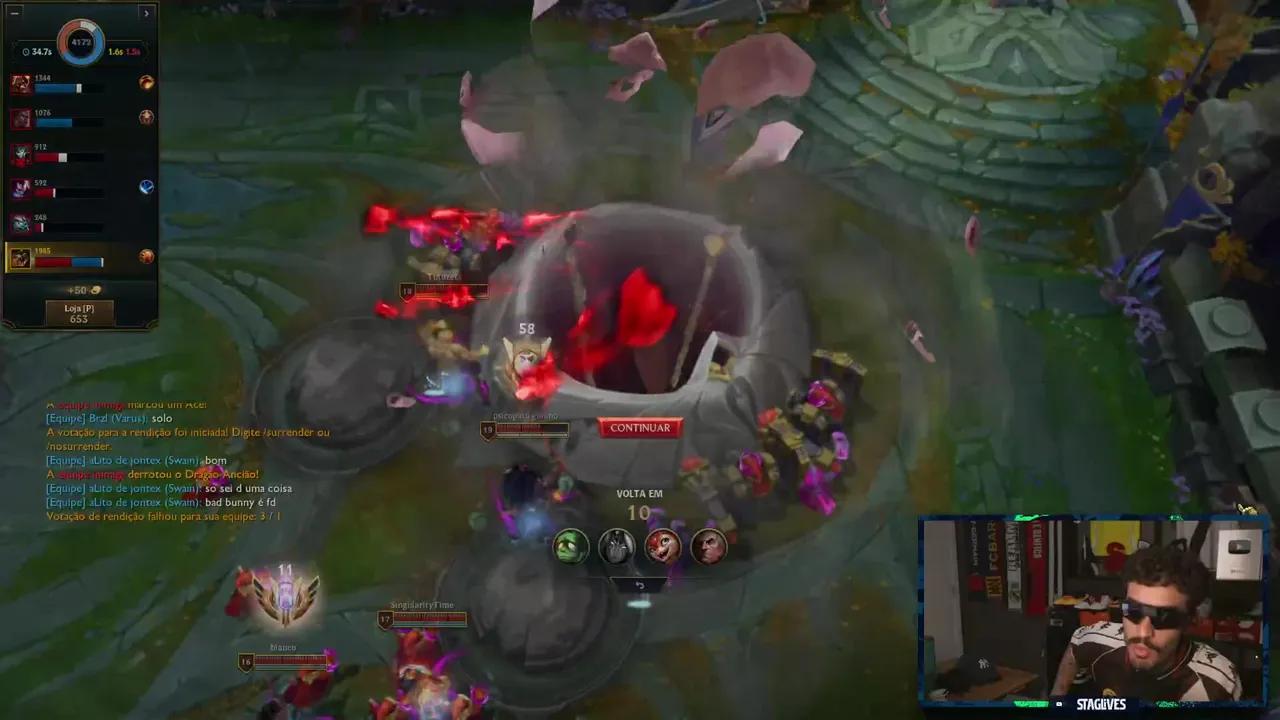Select the green champion portrait under VOLTA EM
This screenshot has height=720, width=1280.
tap(571, 546)
